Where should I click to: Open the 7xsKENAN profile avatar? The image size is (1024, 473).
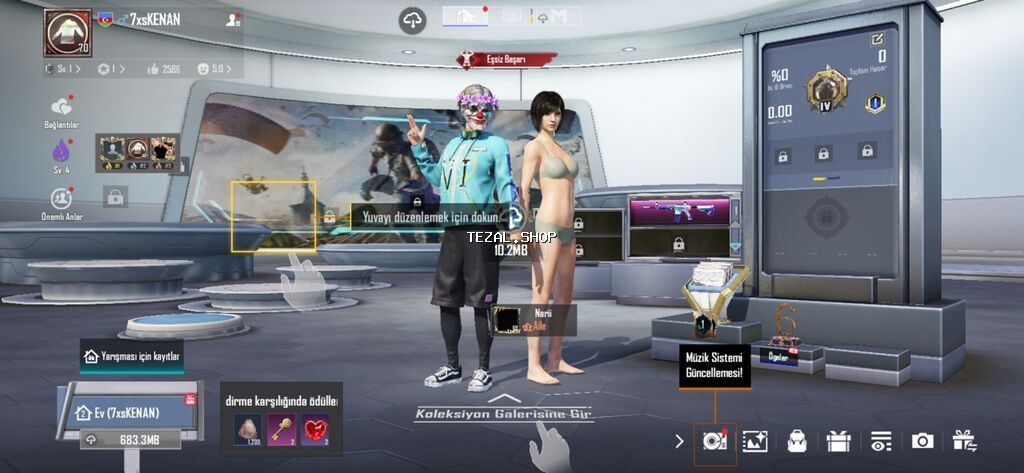pyautogui.click(x=67, y=33)
